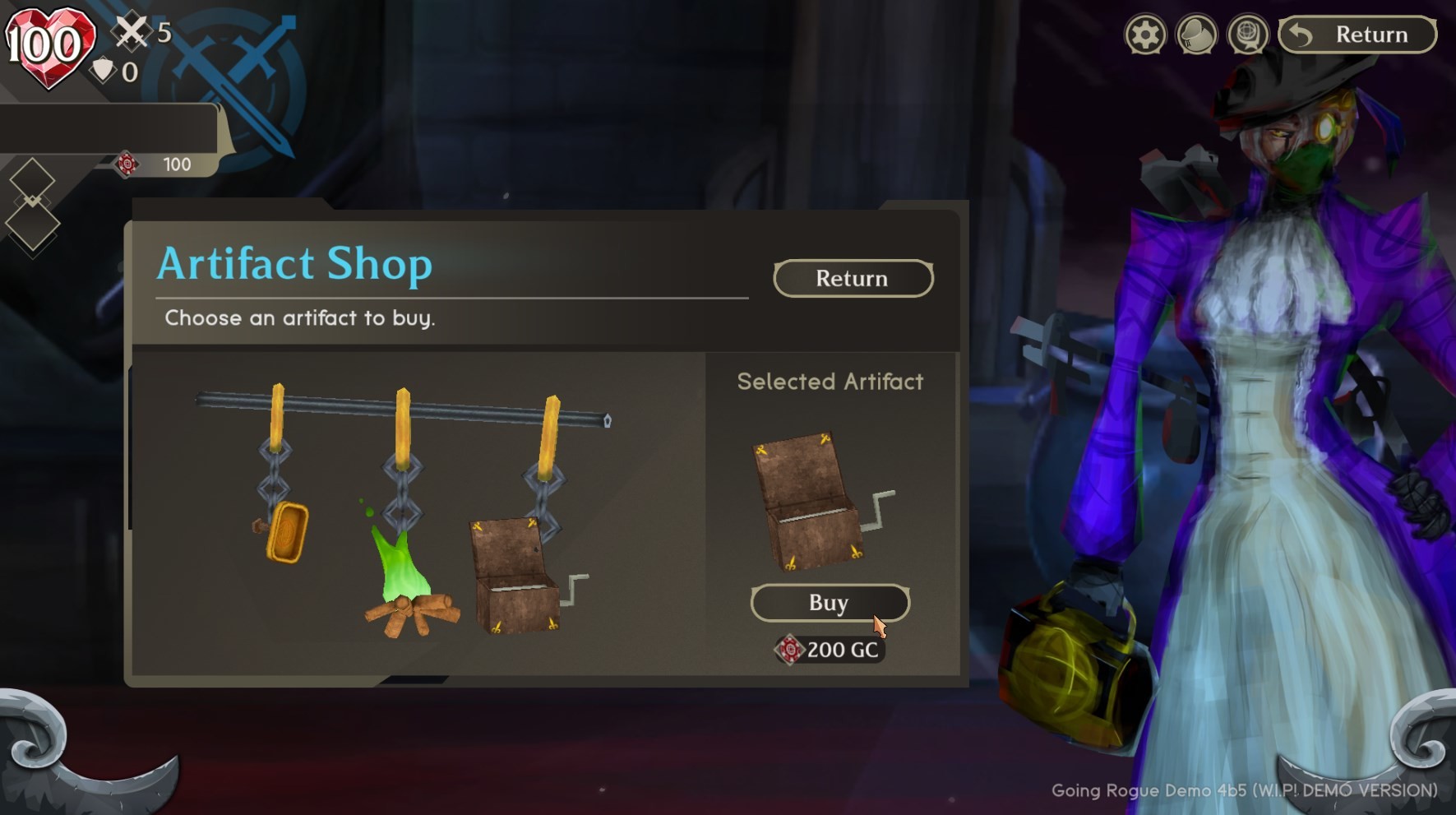Switch to the Artifact Shop header

(x=294, y=263)
